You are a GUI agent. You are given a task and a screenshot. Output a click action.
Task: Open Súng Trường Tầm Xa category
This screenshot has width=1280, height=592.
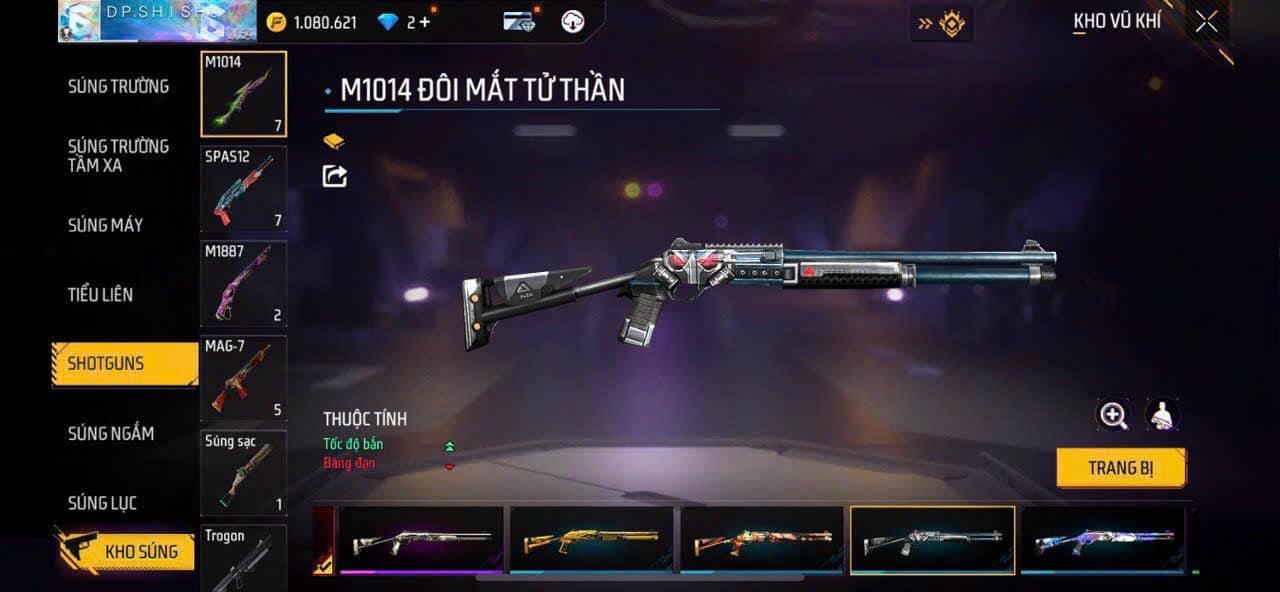(118, 156)
